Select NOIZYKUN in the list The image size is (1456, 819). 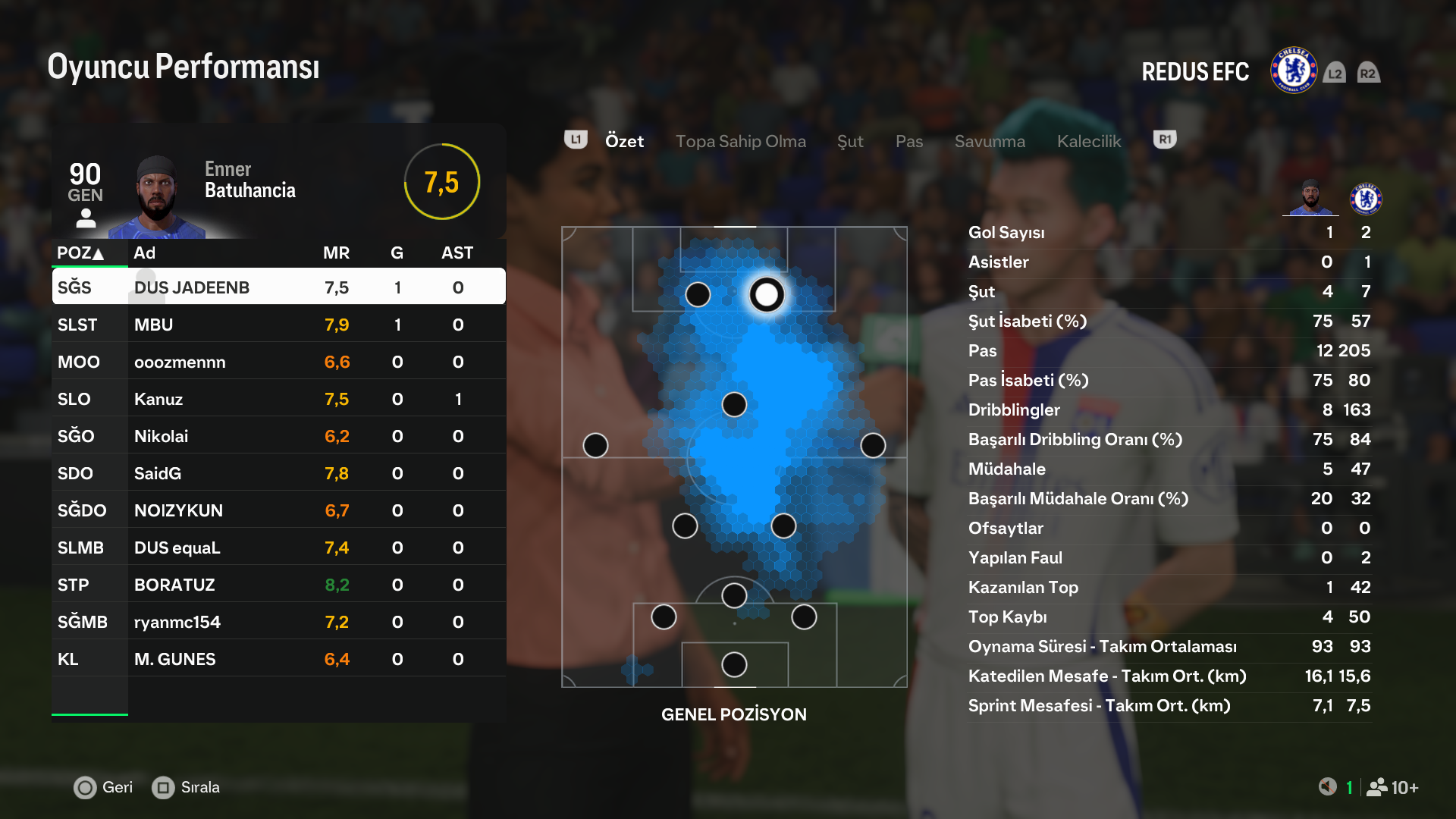pyautogui.click(x=278, y=510)
